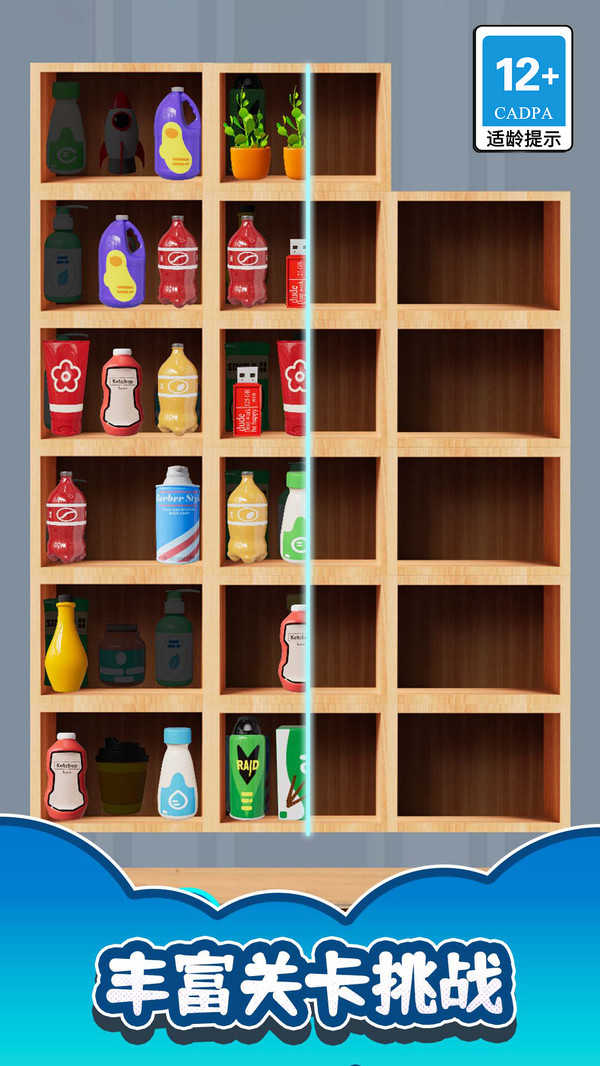The width and height of the screenshot is (600, 1066).
Task: Select the toy rocket on the shelf
Action: pos(122,134)
